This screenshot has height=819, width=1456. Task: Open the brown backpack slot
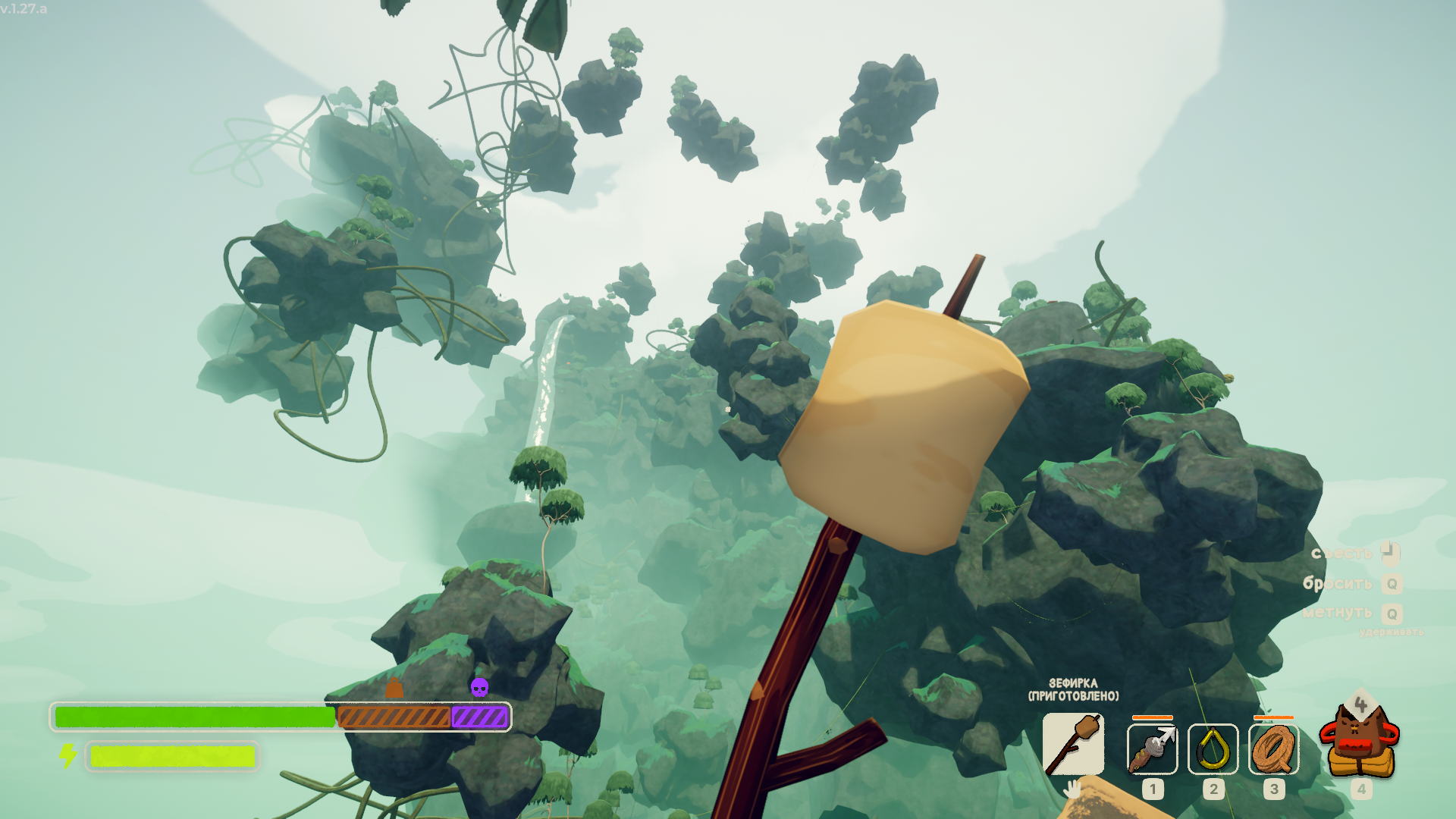pos(1360,742)
